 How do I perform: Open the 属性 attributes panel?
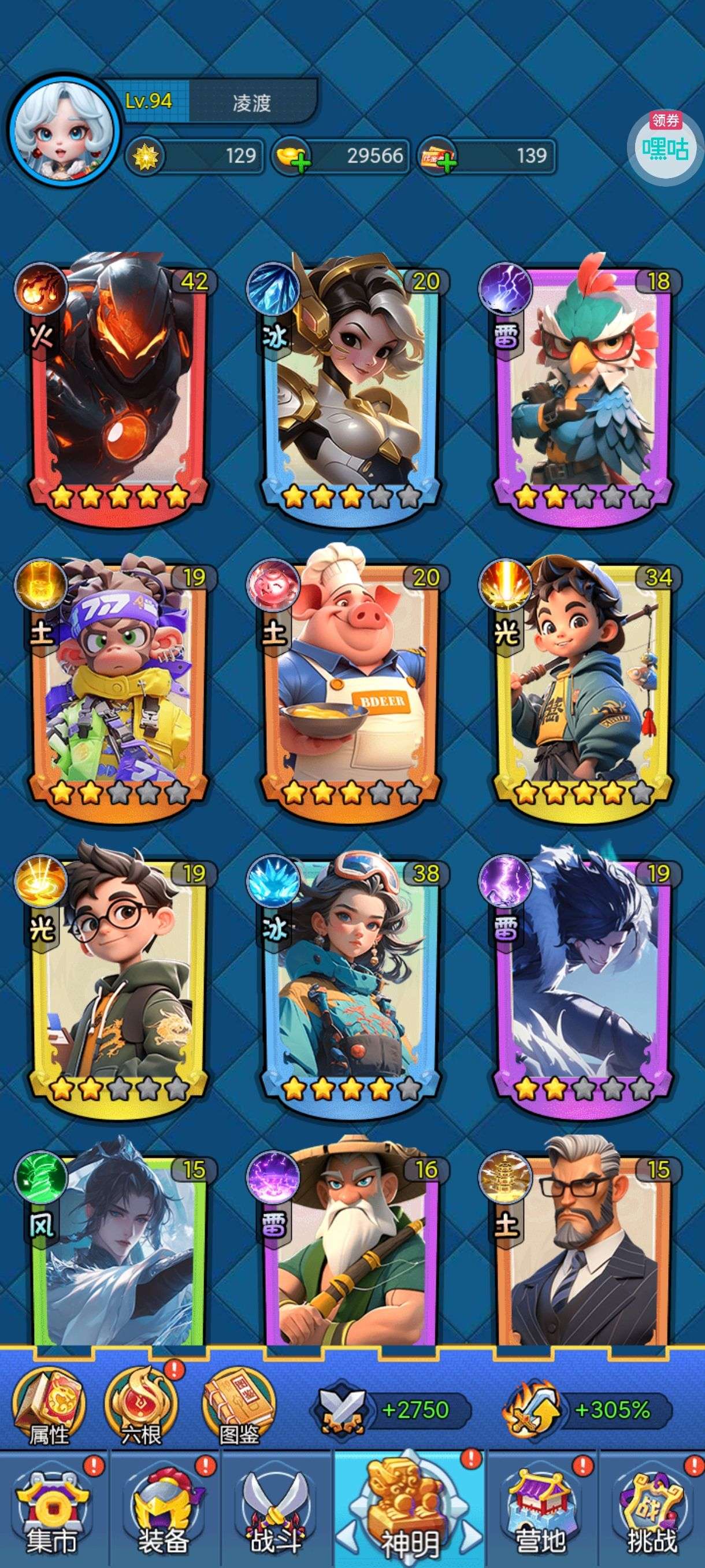[x=49, y=1411]
